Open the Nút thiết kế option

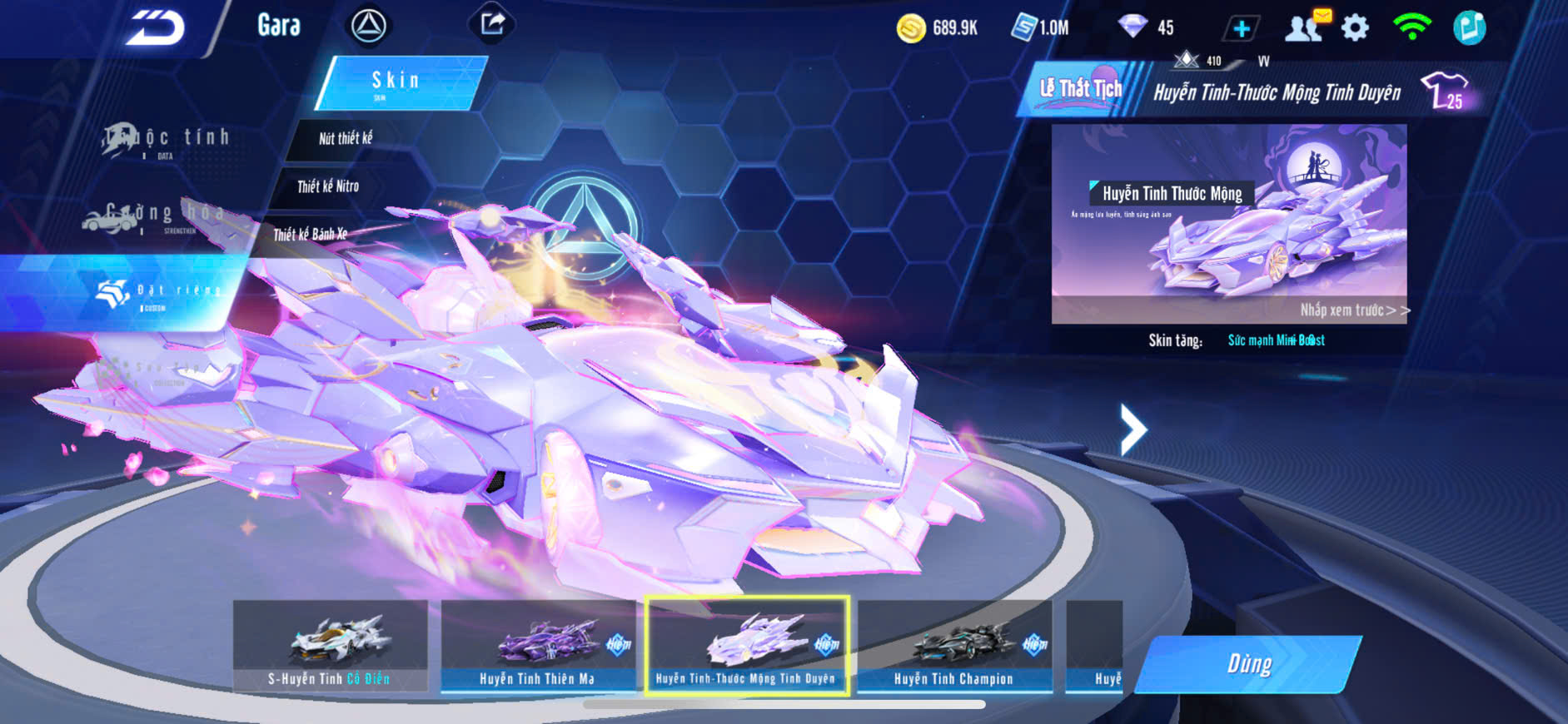345,138
